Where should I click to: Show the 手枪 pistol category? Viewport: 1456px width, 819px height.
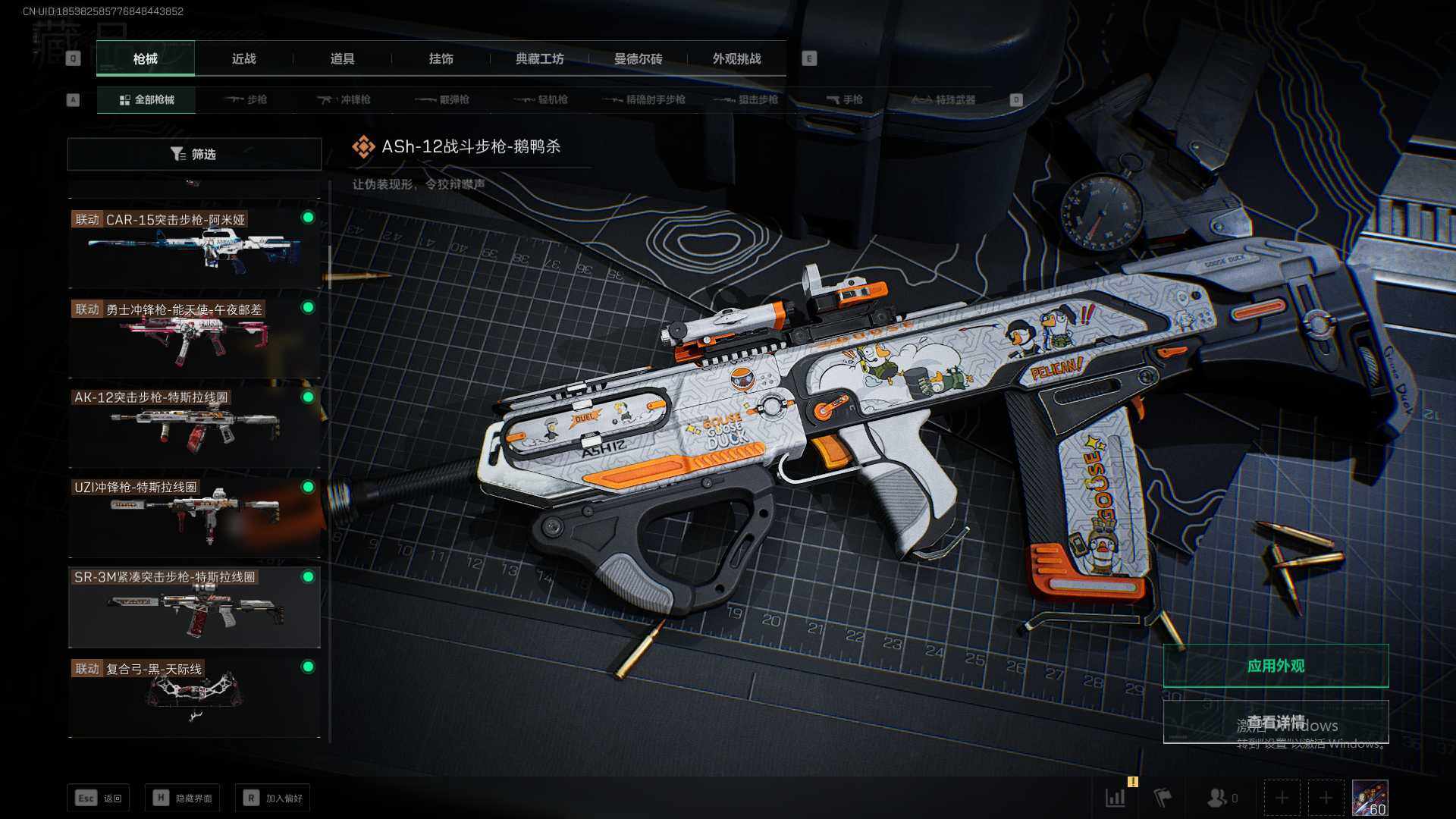pos(845,99)
